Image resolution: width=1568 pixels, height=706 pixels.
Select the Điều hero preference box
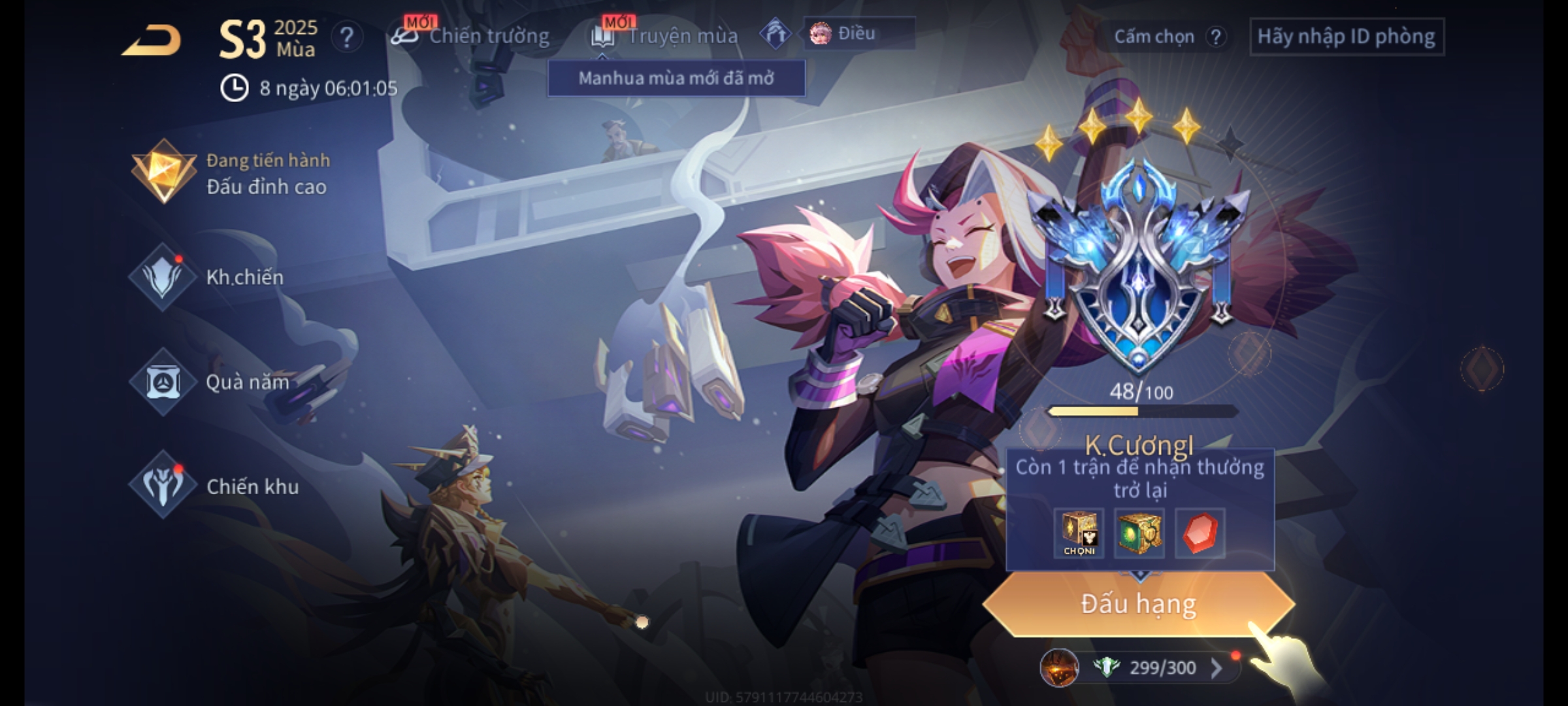coord(858,33)
